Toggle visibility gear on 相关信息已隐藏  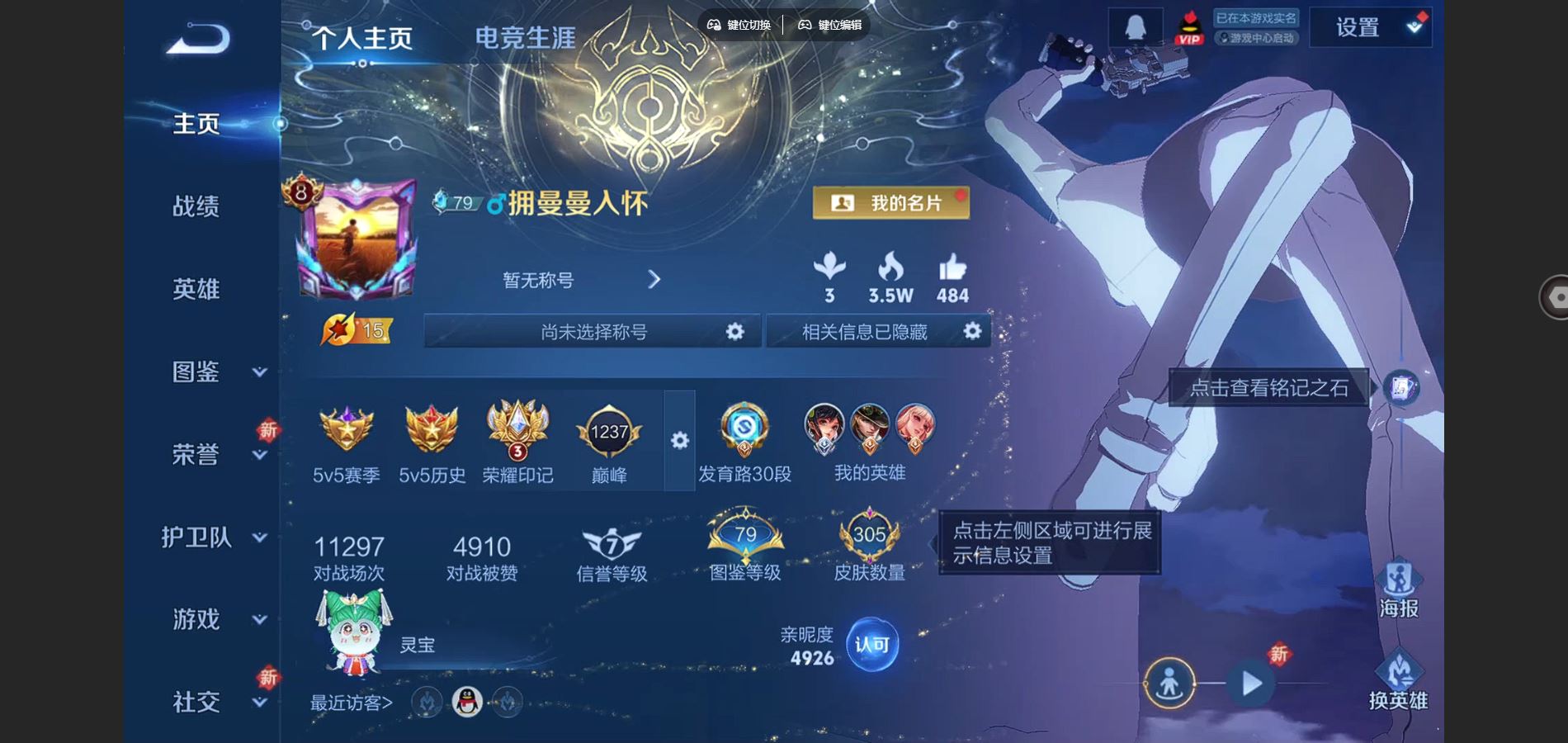[x=973, y=331]
